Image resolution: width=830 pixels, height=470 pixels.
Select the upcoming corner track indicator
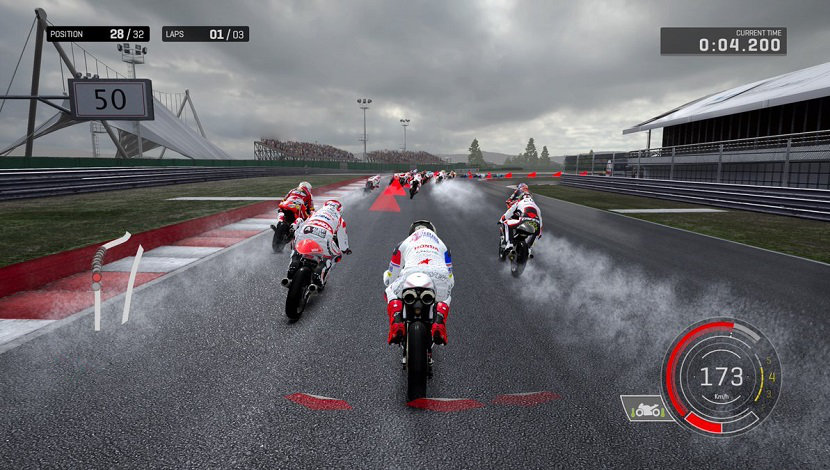113,278
